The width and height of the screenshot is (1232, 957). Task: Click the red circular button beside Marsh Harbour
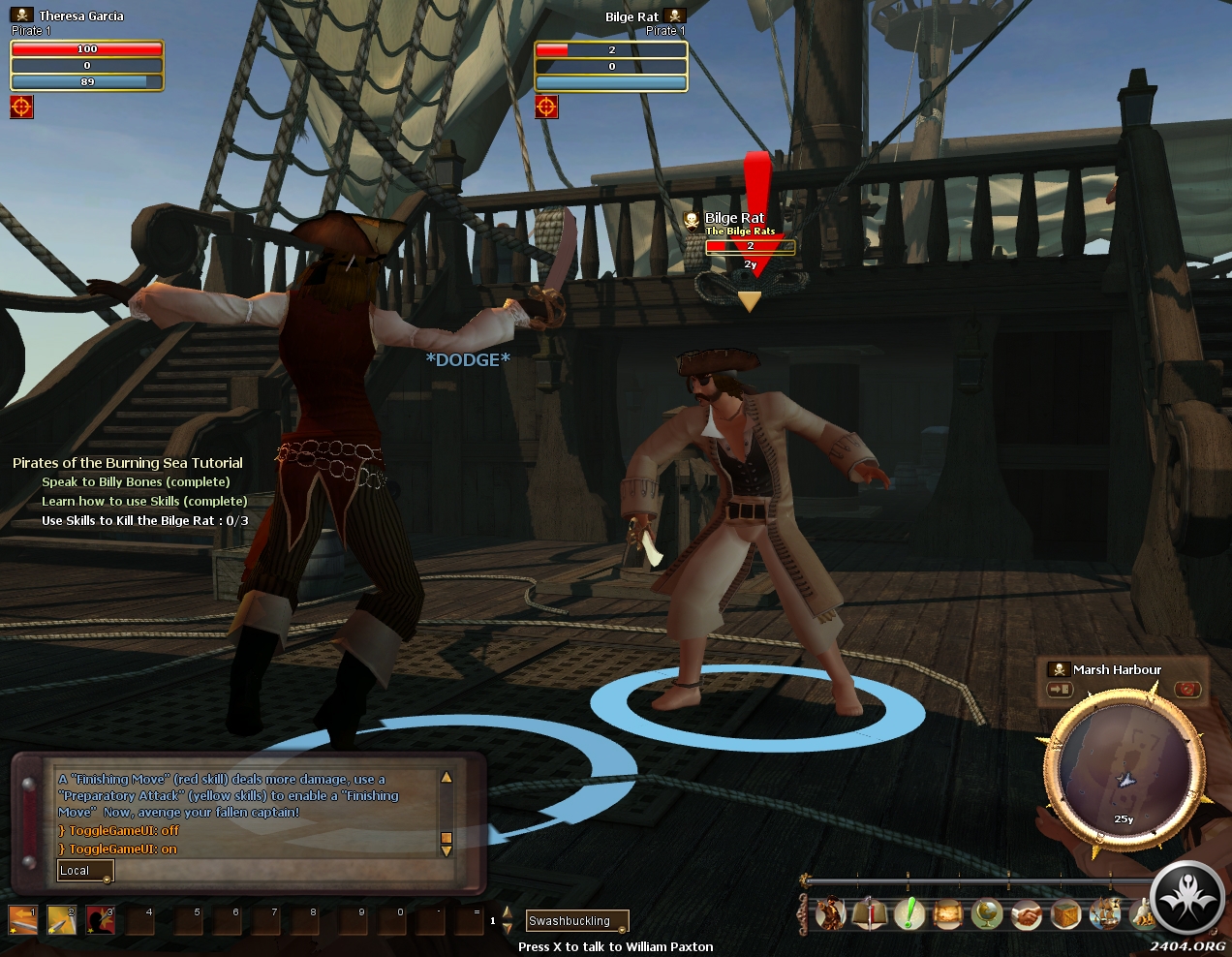coord(1187,690)
